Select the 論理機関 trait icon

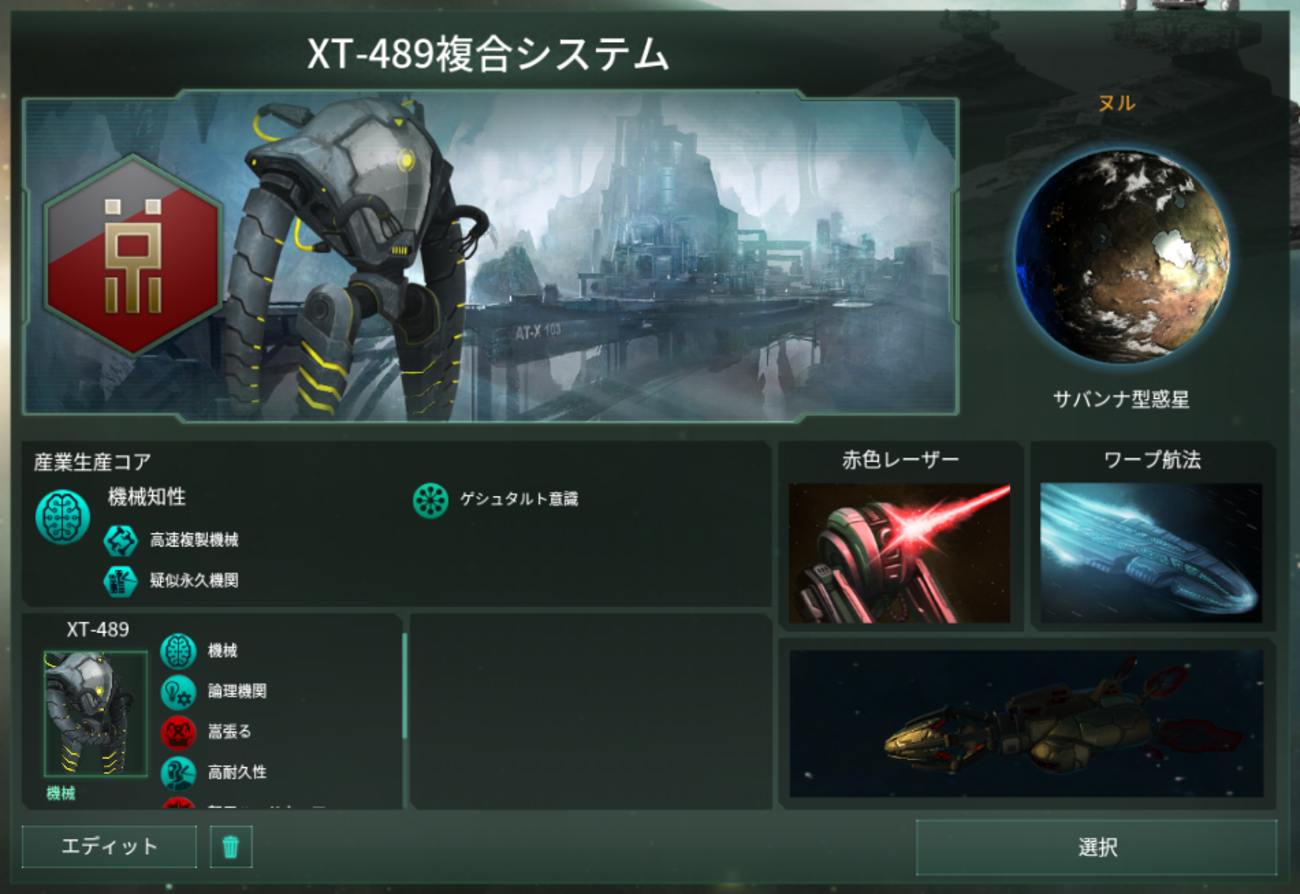pyautogui.click(x=178, y=691)
